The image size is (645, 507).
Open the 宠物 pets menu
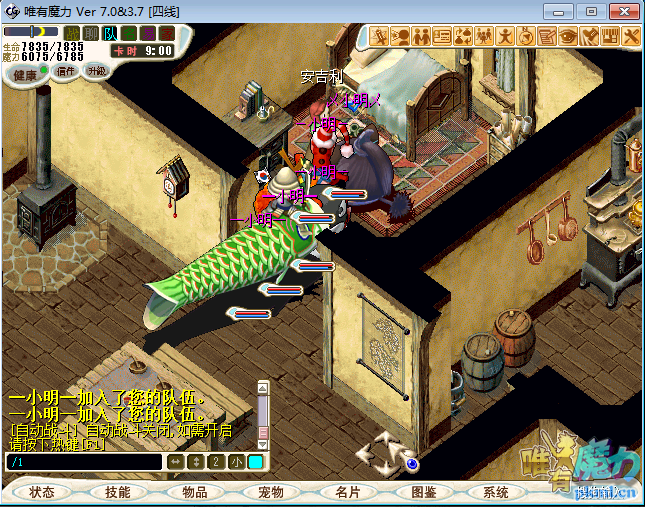tap(271, 492)
